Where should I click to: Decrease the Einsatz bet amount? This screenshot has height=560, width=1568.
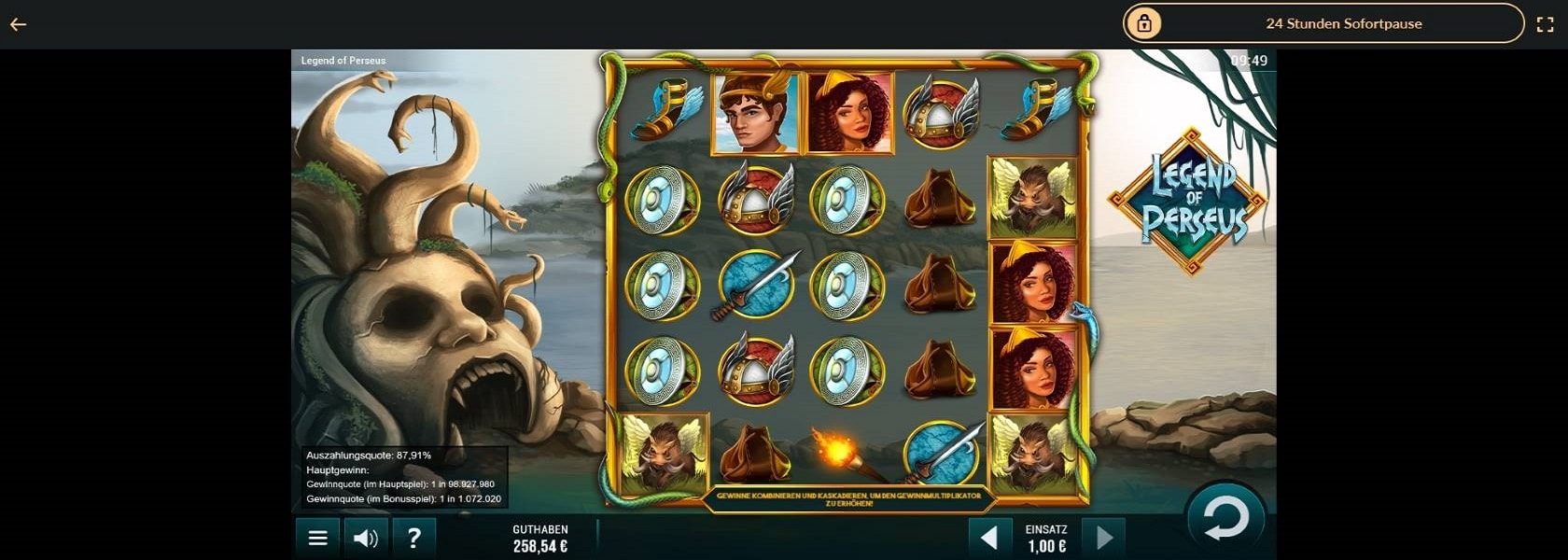[989, 538]
